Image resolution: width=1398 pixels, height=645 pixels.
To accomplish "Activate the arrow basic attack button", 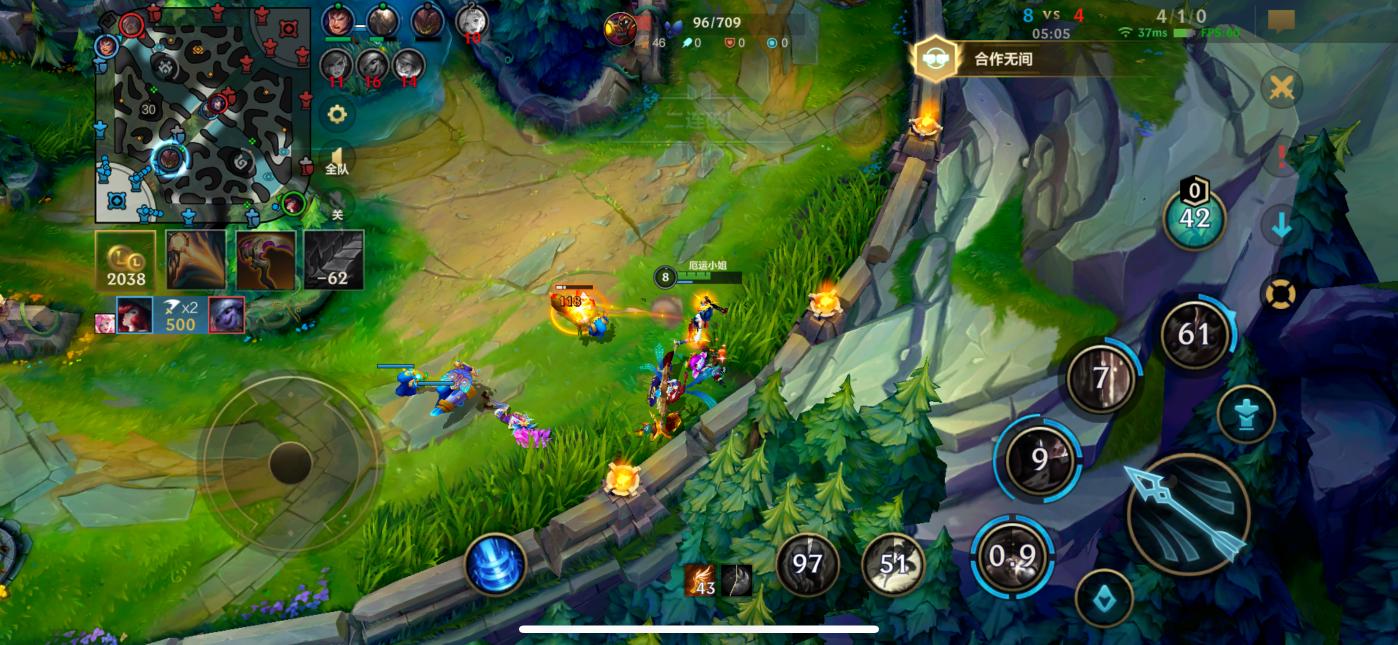I will 1188,514.
